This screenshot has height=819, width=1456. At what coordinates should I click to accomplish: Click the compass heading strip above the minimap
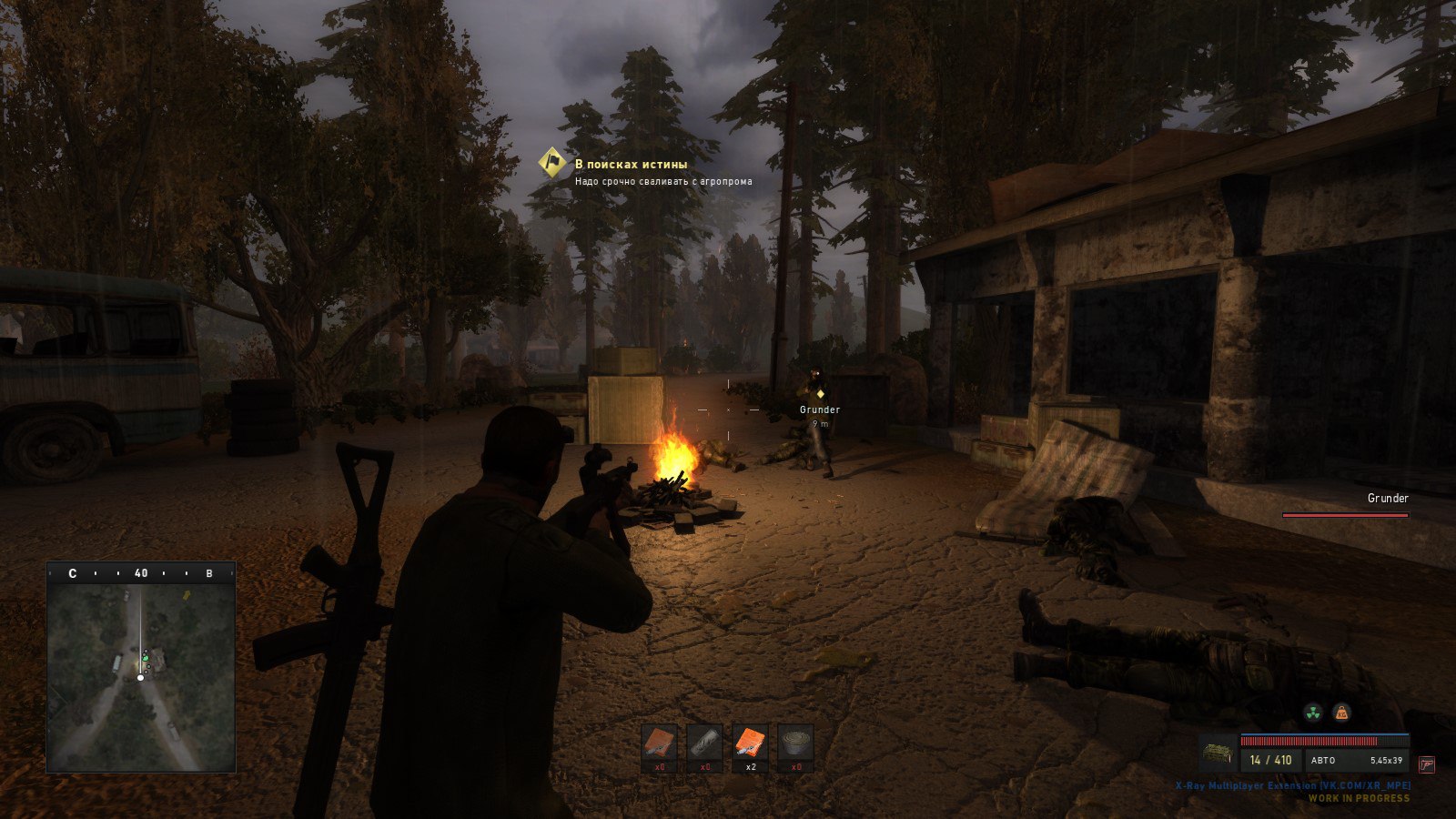click(141, 573)
